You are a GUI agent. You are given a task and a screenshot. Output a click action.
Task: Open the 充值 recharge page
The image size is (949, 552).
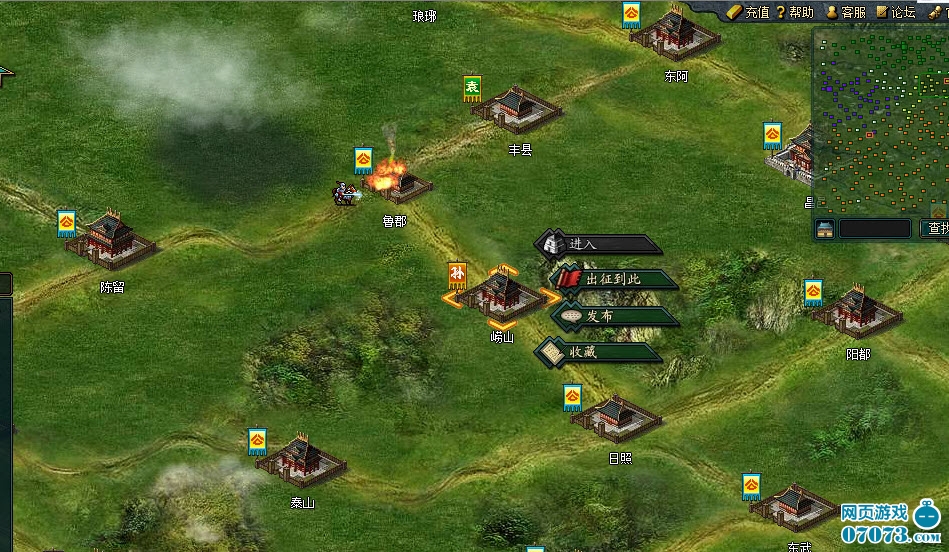tap(749, 12)
